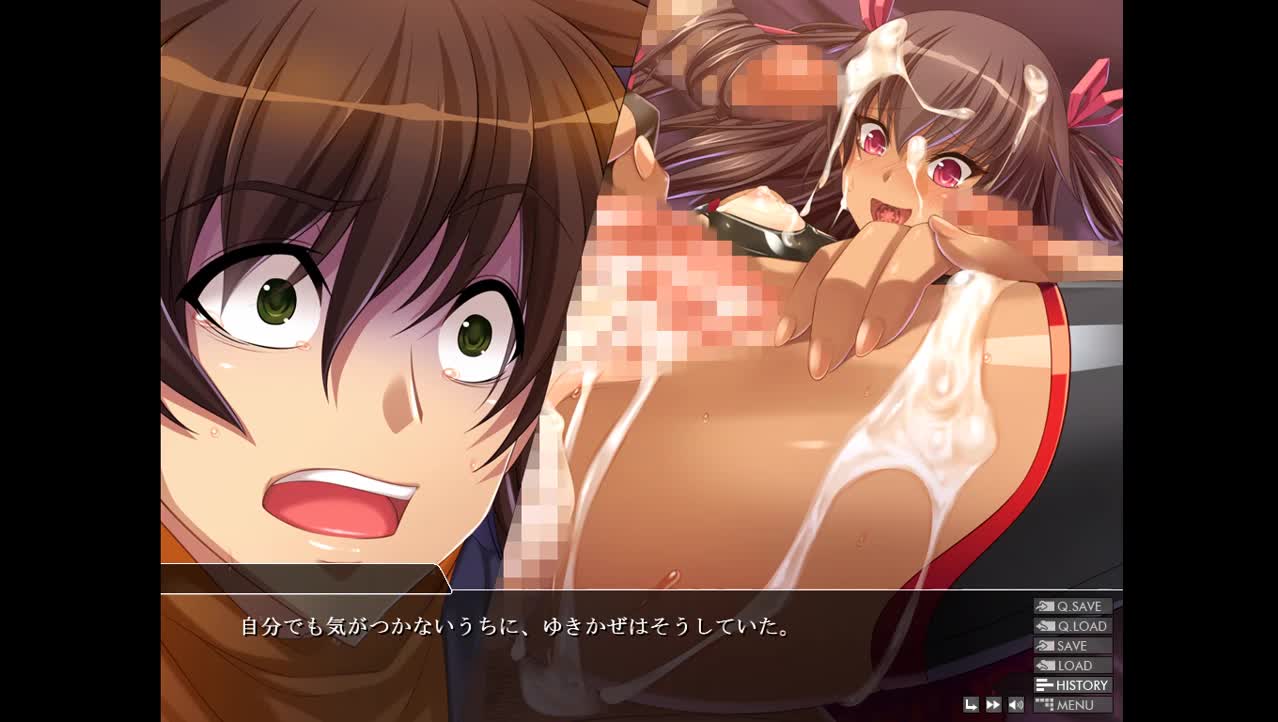The image size is (1278, 722).
Task: Open the SAVE screen
Action: click(1072, 646)
